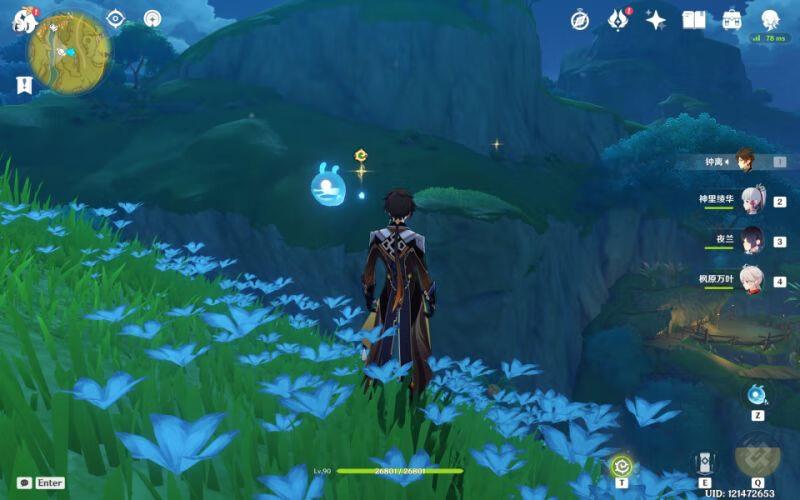Open the Paimon main menu
Viewport: 800px width, 500px height.
[x=24, y=20]
